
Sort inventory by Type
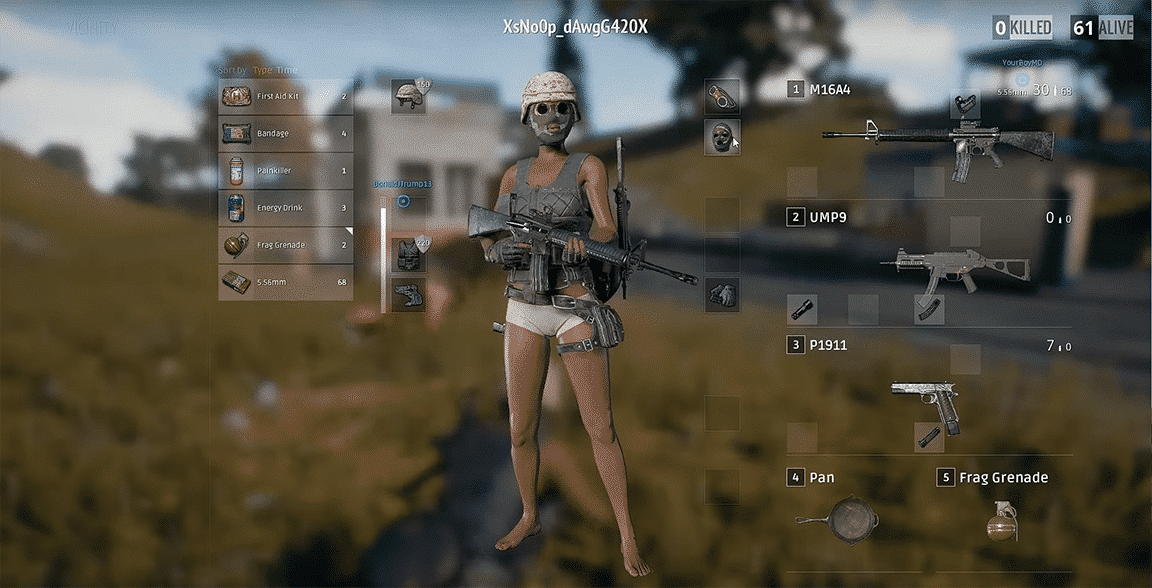(262, 70)
